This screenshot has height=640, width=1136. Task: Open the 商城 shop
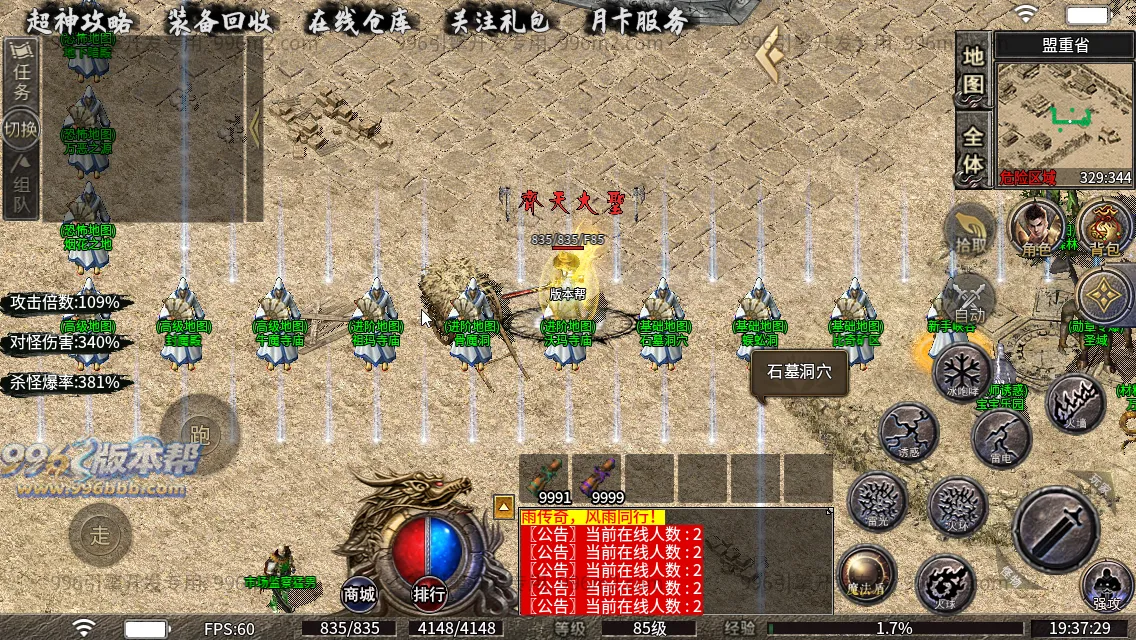tap(360, 594)
